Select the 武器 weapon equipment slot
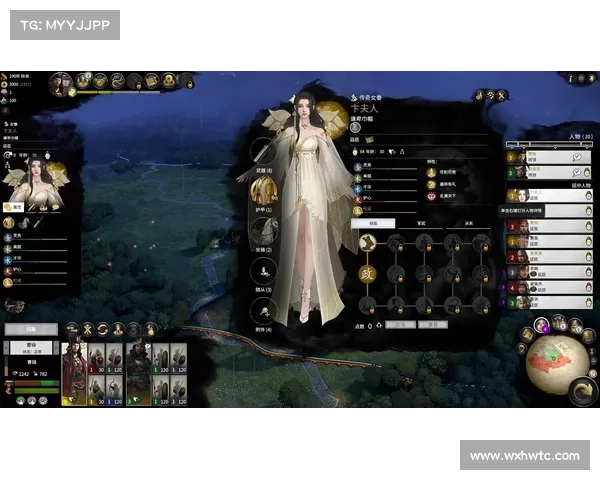This screenshot has width=600, height=480. [263, 150]
